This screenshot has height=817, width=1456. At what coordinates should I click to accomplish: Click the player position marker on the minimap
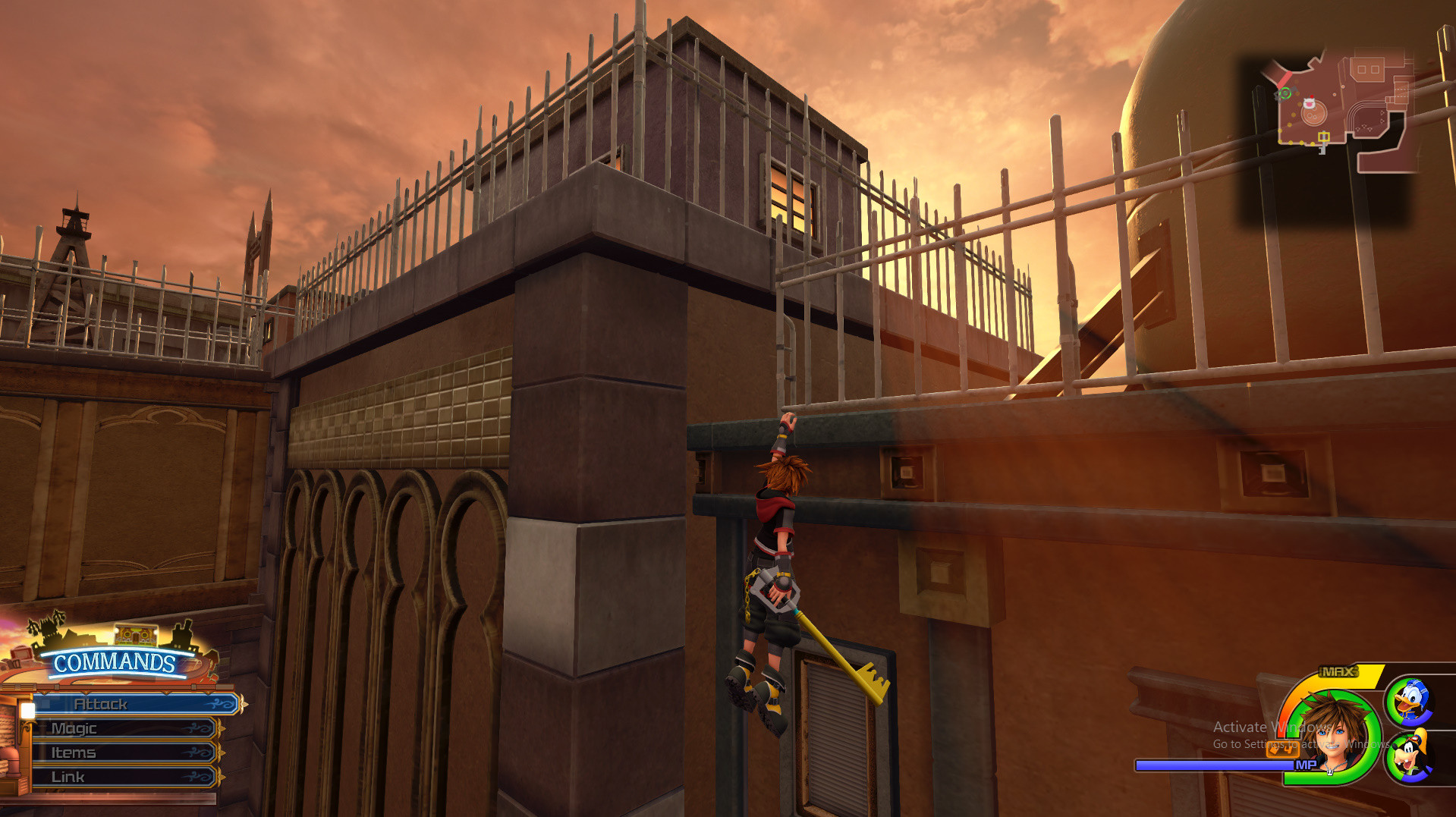(x=1285, y=93)
